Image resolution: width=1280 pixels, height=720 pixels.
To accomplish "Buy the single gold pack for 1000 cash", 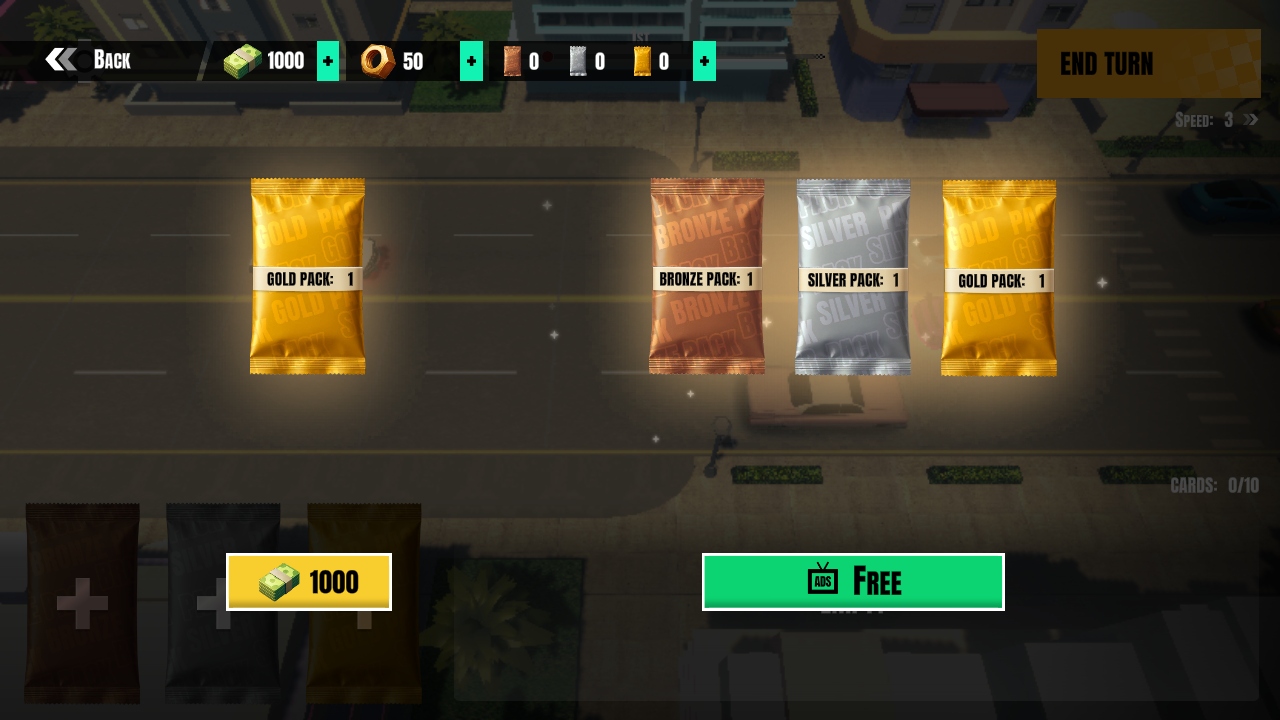I will click(x=308, y=581).
